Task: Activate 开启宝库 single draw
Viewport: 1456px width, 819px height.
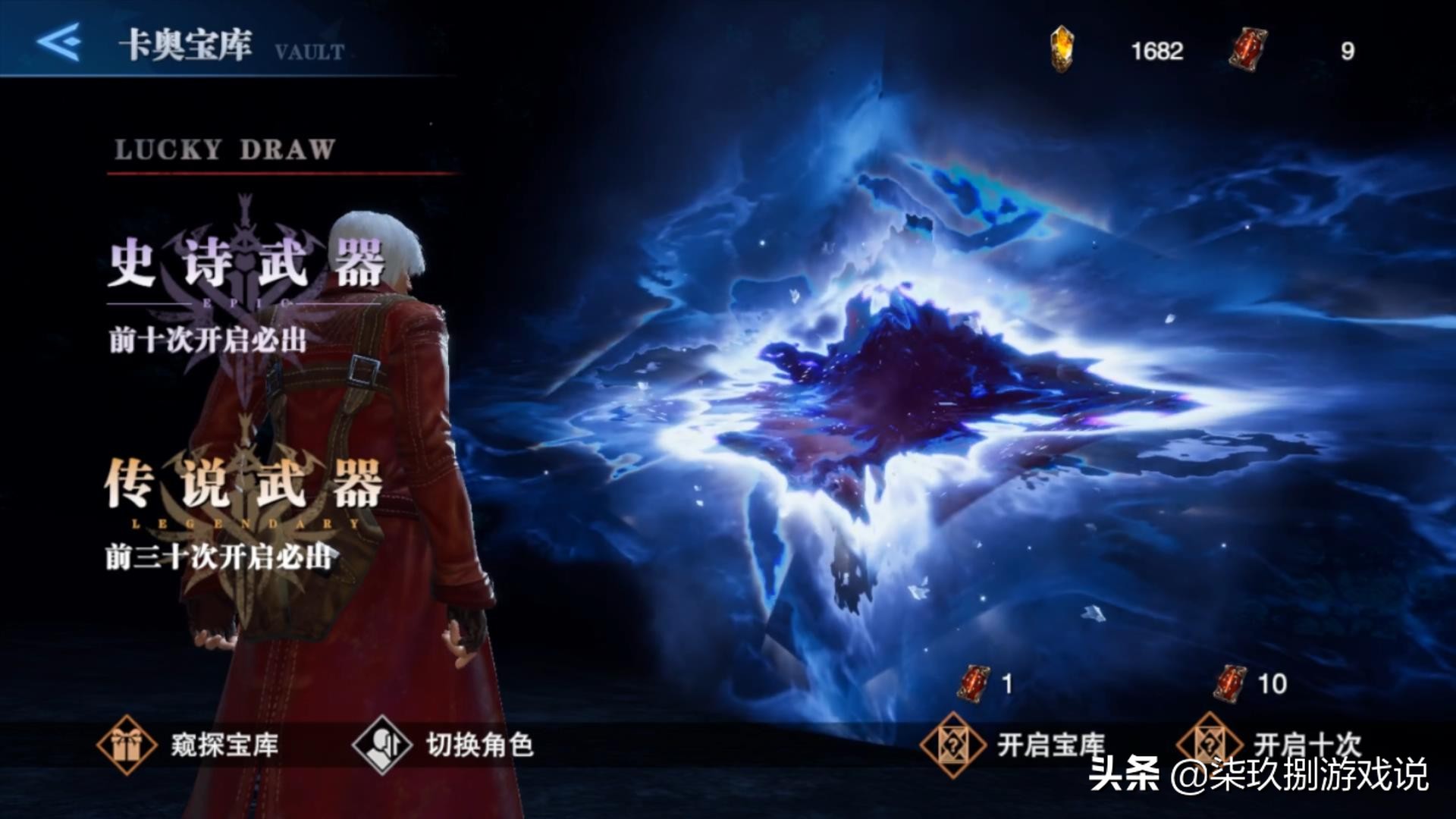Action: (1013, 745)
